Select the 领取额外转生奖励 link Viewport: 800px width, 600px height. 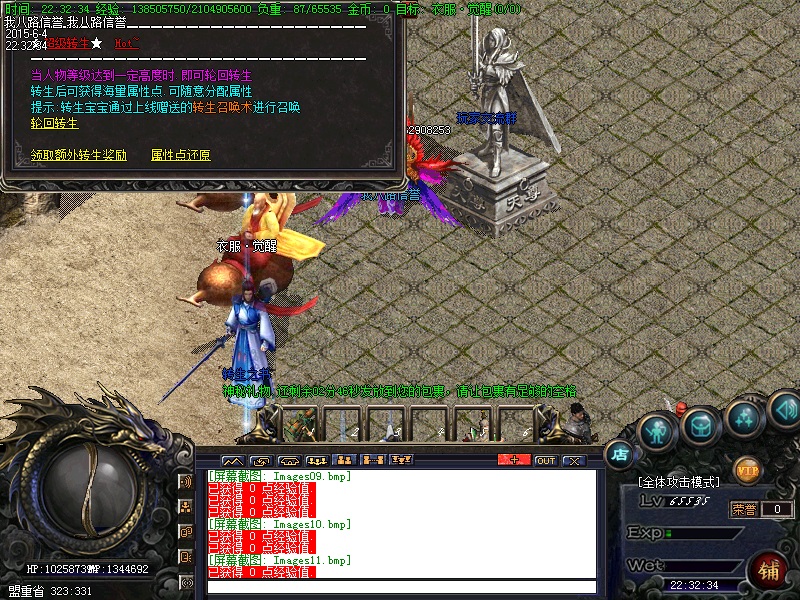click(79, 155)
